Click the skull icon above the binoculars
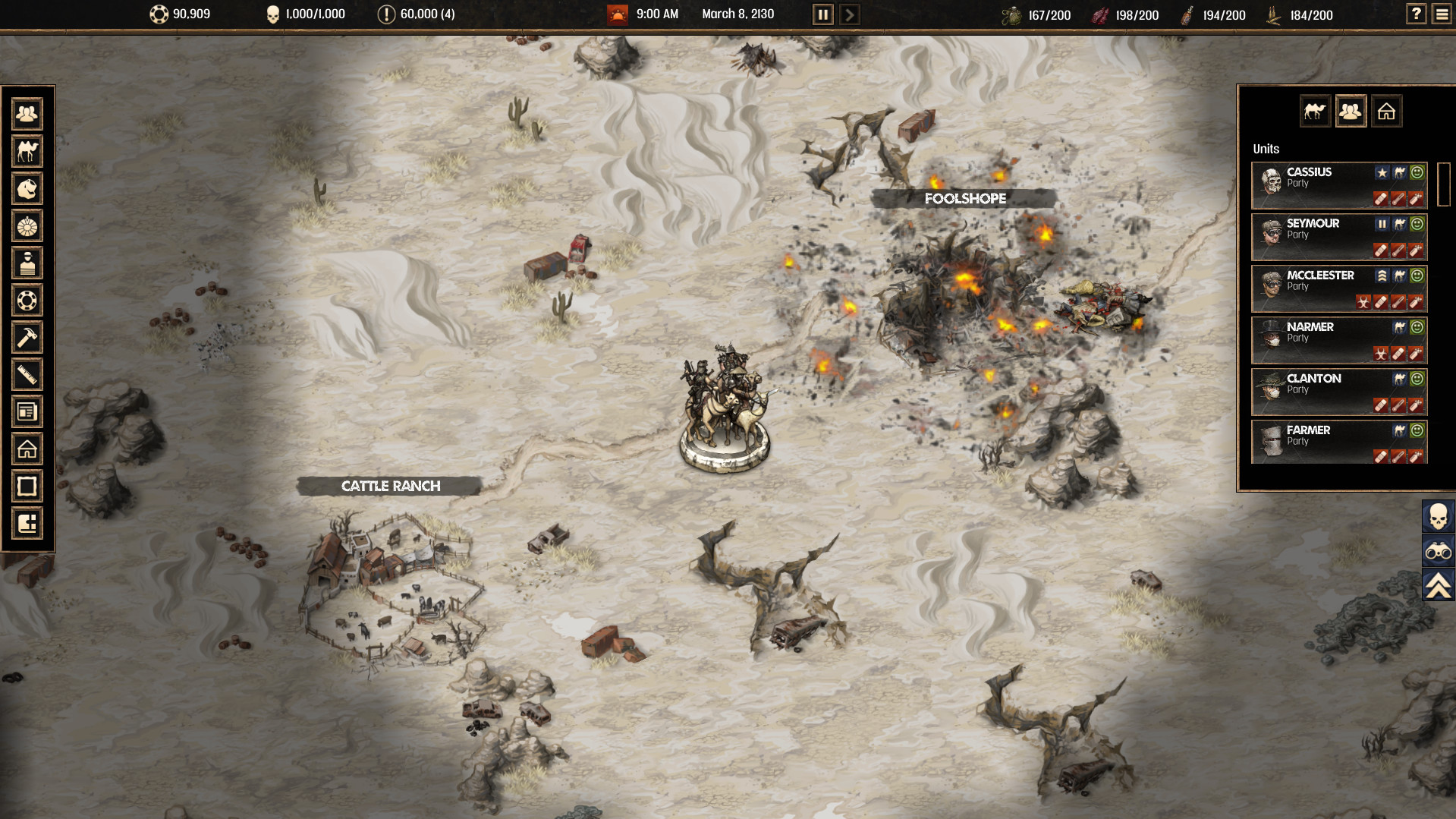 (1438, 517)
